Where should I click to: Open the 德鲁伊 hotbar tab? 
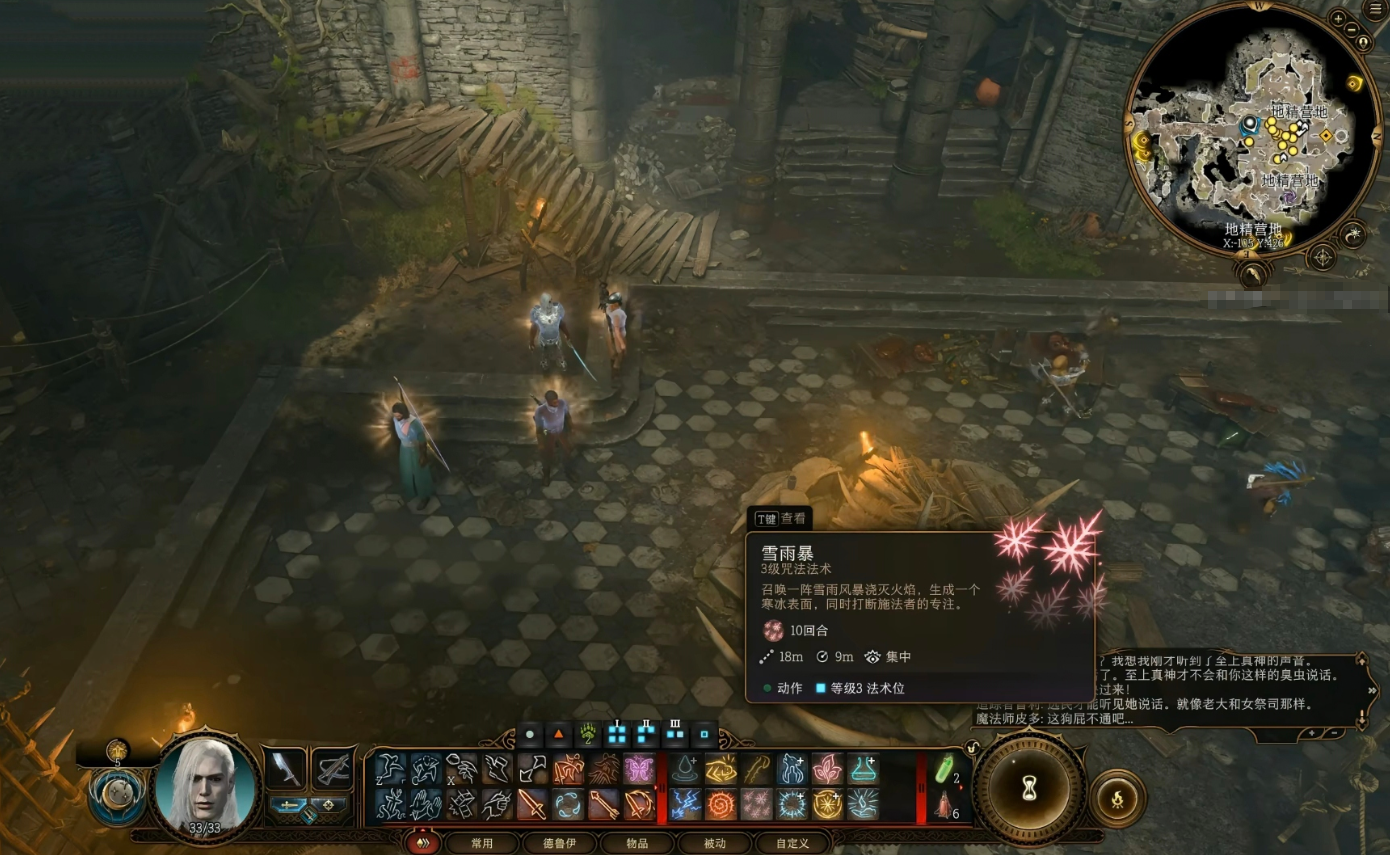pos(560,843)
